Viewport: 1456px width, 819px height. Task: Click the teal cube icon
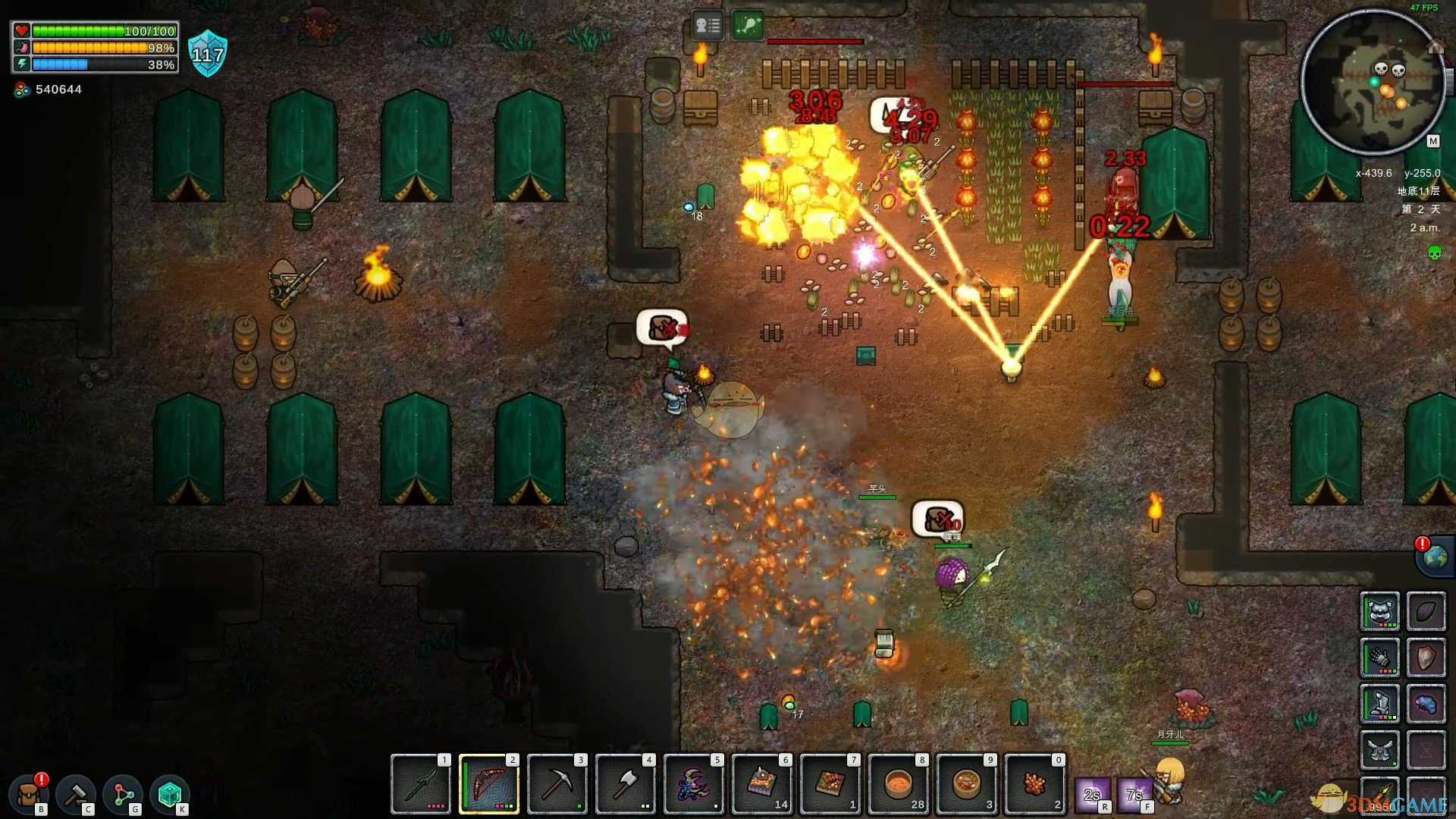[170, 794]
